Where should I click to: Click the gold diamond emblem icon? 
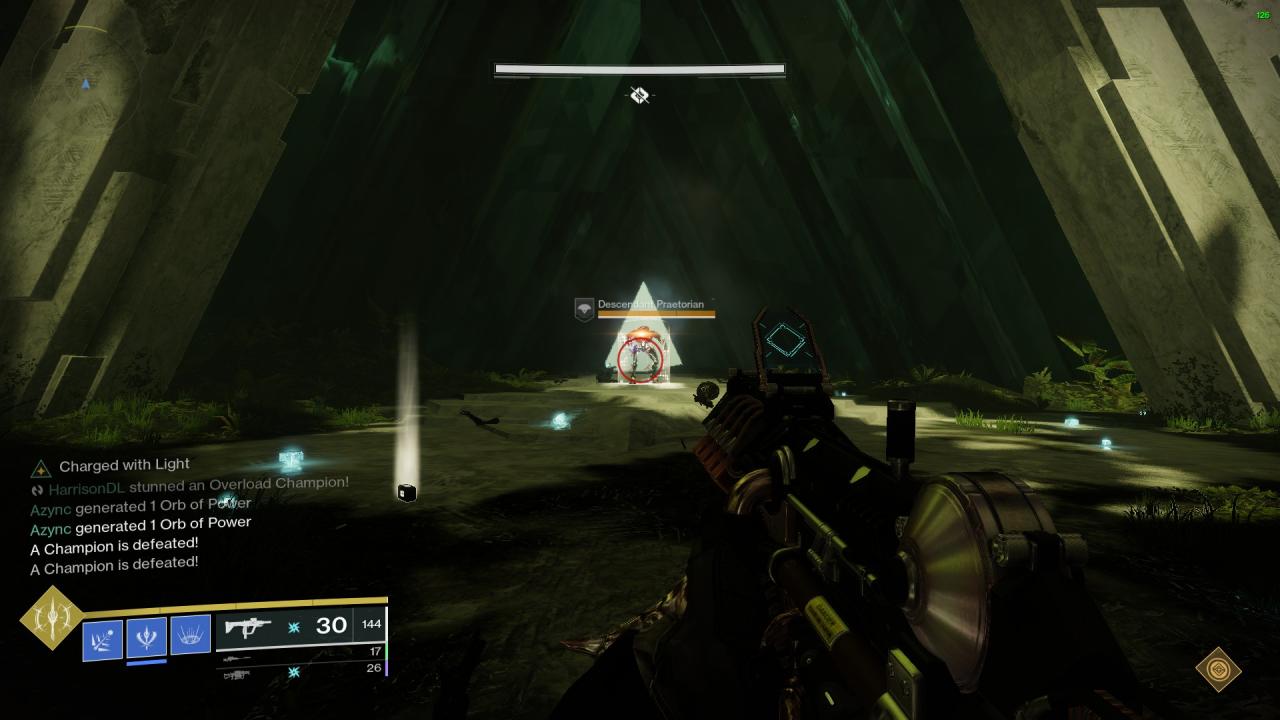pyautogui.click(x=1218, y=669)
